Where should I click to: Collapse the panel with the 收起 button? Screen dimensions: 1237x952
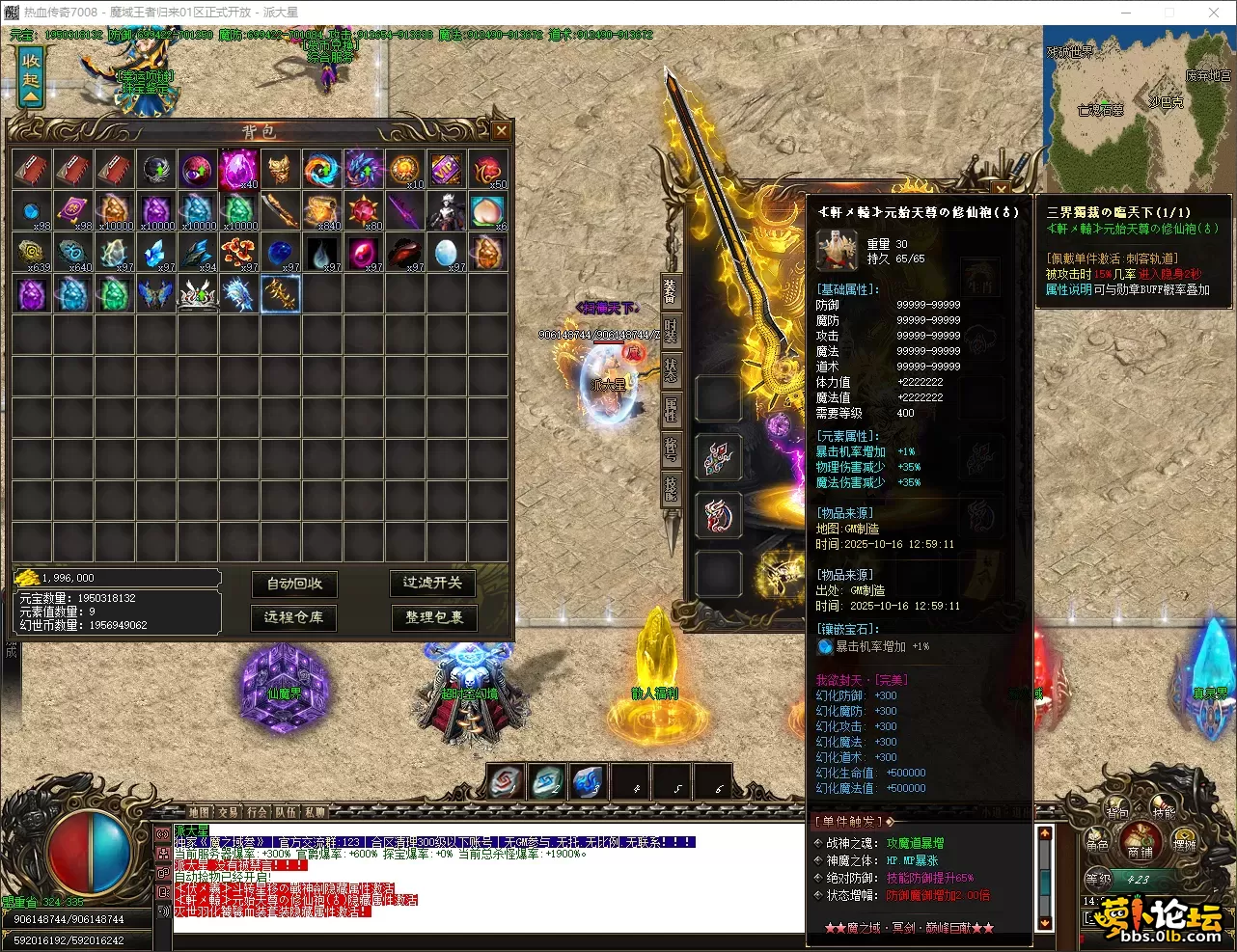click(31, 74)
